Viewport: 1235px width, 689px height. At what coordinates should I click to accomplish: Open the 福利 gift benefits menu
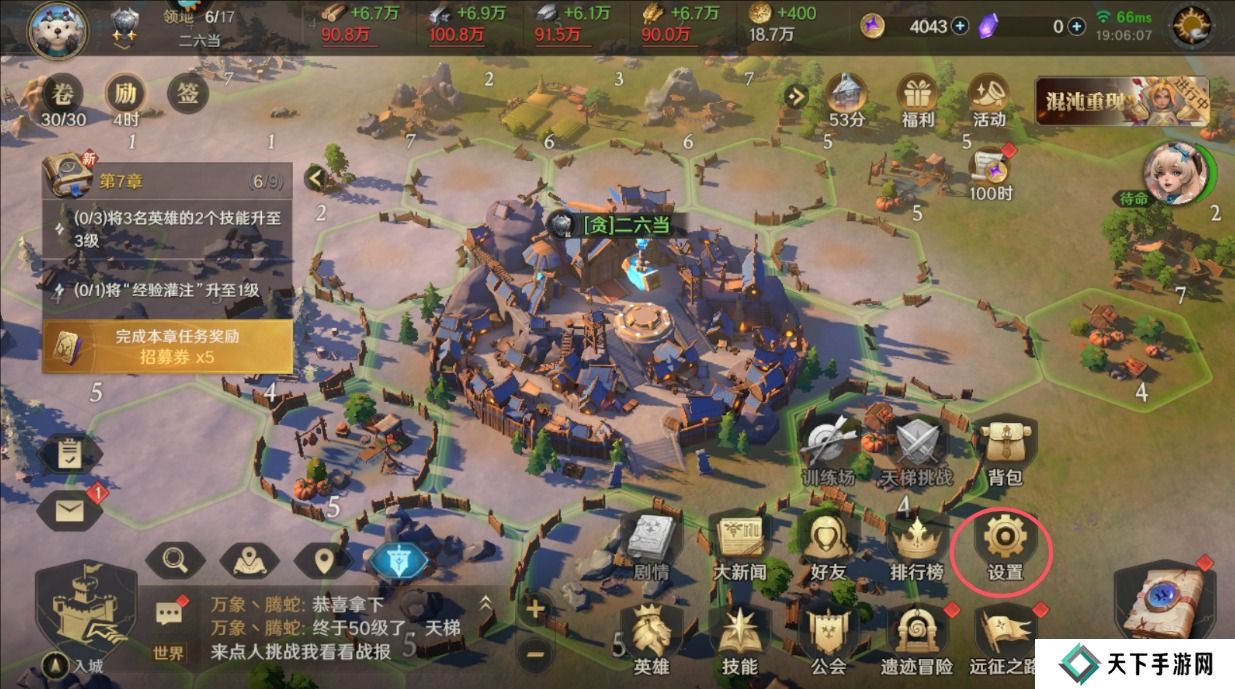pyautogui.click(x=916, y=99)
